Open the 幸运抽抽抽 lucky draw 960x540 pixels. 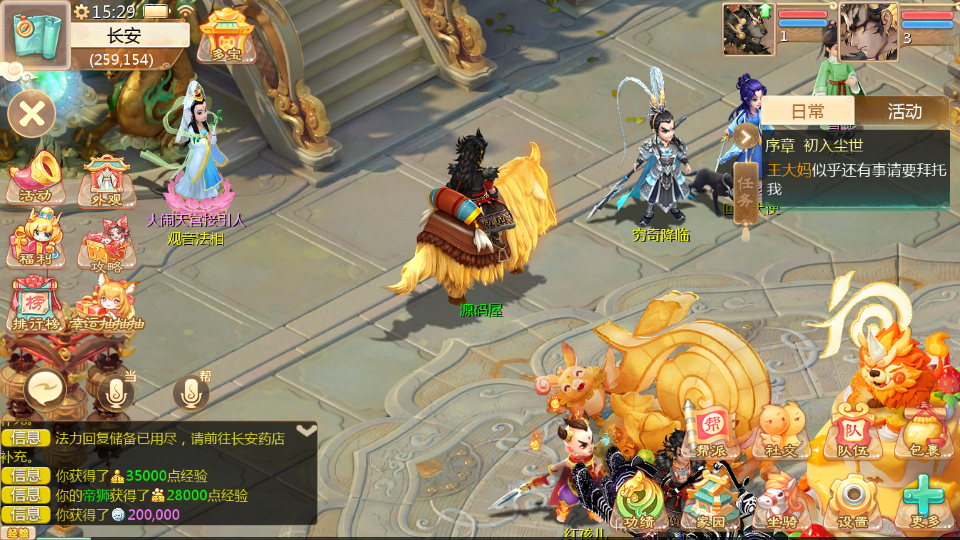pyautogui.click(x=106, y=305)
